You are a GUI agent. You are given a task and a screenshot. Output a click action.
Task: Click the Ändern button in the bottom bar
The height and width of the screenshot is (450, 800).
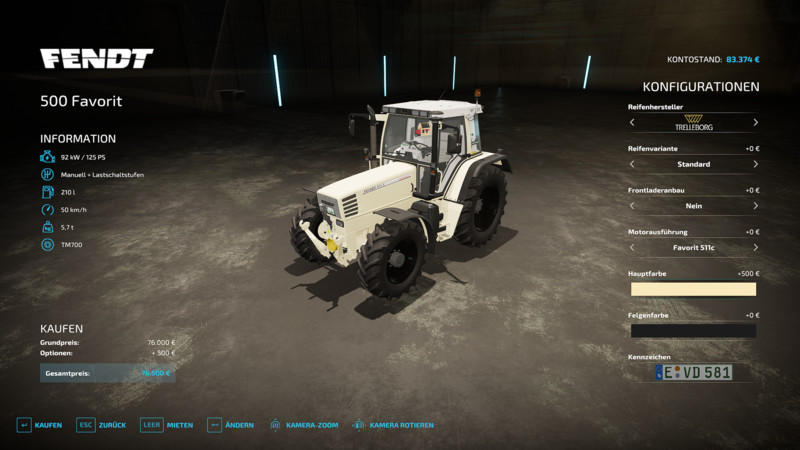pyautogui.click(x=230, y=425)
